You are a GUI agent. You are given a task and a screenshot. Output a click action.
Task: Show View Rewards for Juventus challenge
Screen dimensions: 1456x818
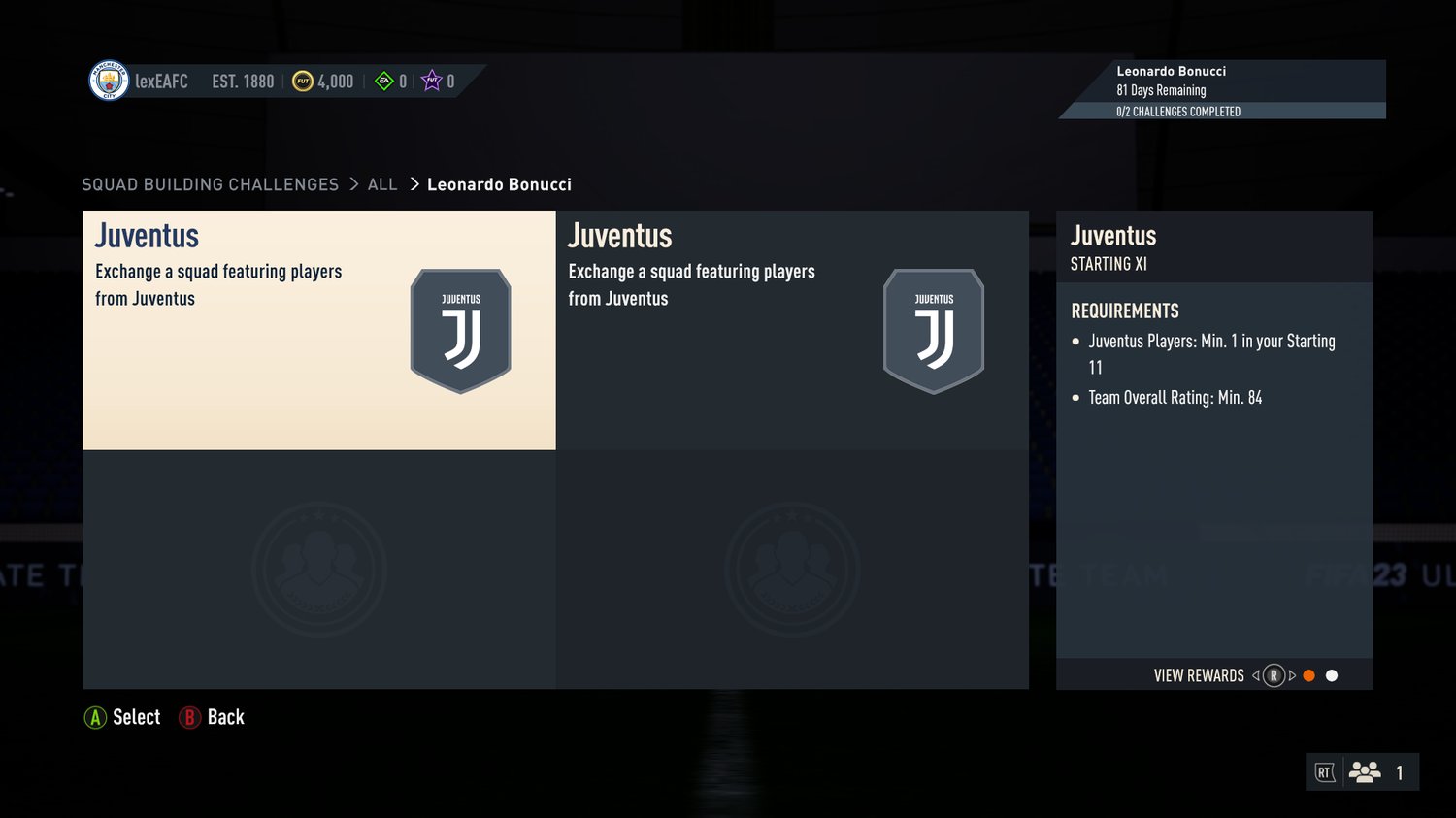pyautogui.click(x=1199, y=675)
